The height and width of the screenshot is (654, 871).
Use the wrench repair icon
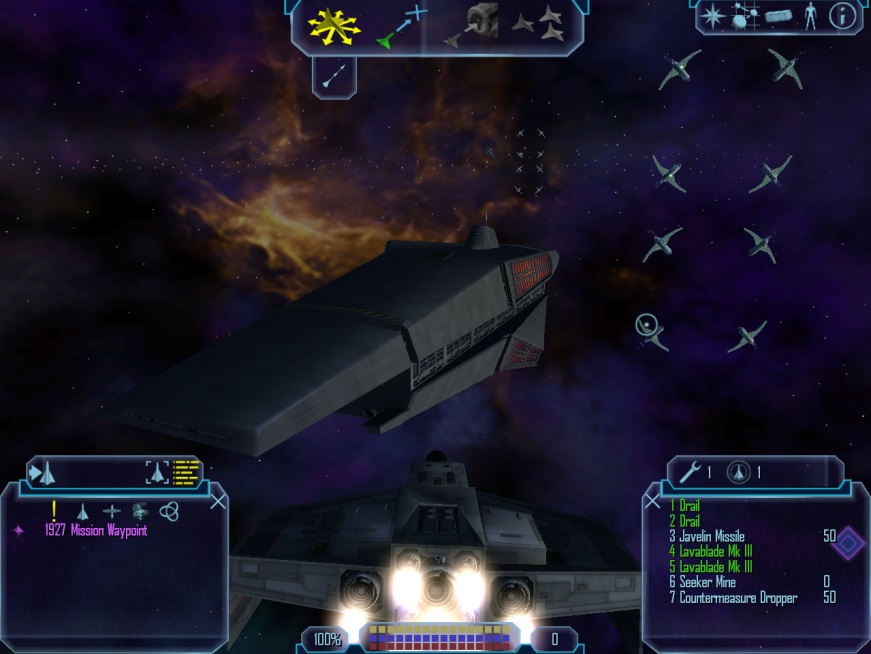690,471
